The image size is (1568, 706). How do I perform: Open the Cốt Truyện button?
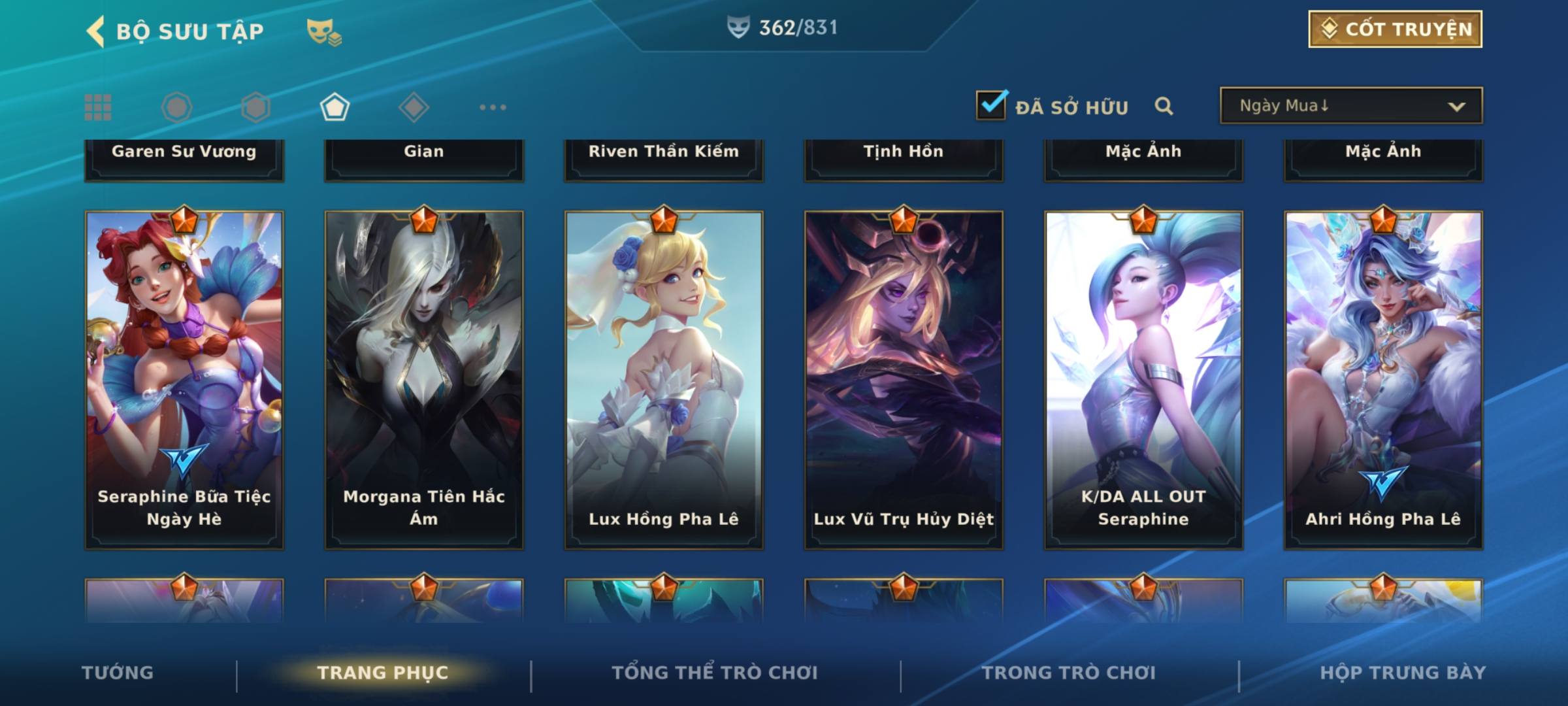(1395, 29)
